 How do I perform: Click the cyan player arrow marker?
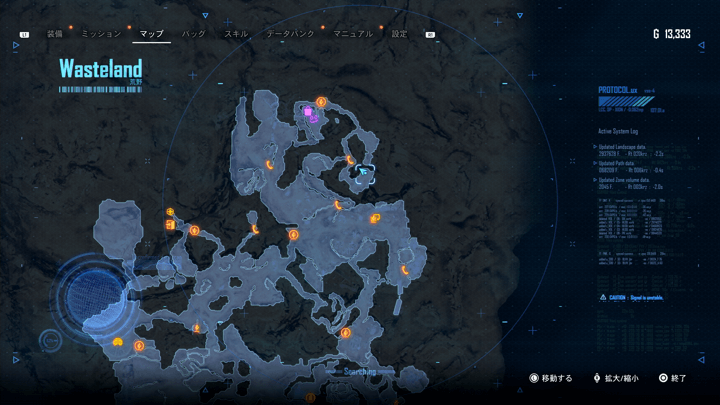point(364,171)
